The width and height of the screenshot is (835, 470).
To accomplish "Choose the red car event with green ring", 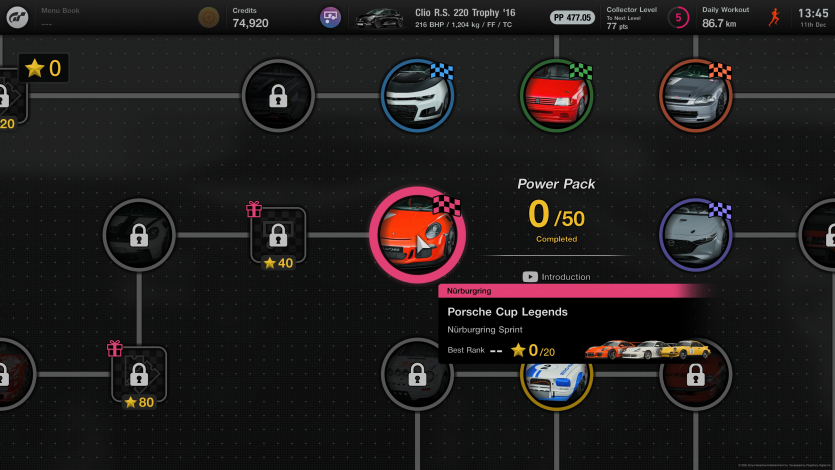I will tap(556, 95).
